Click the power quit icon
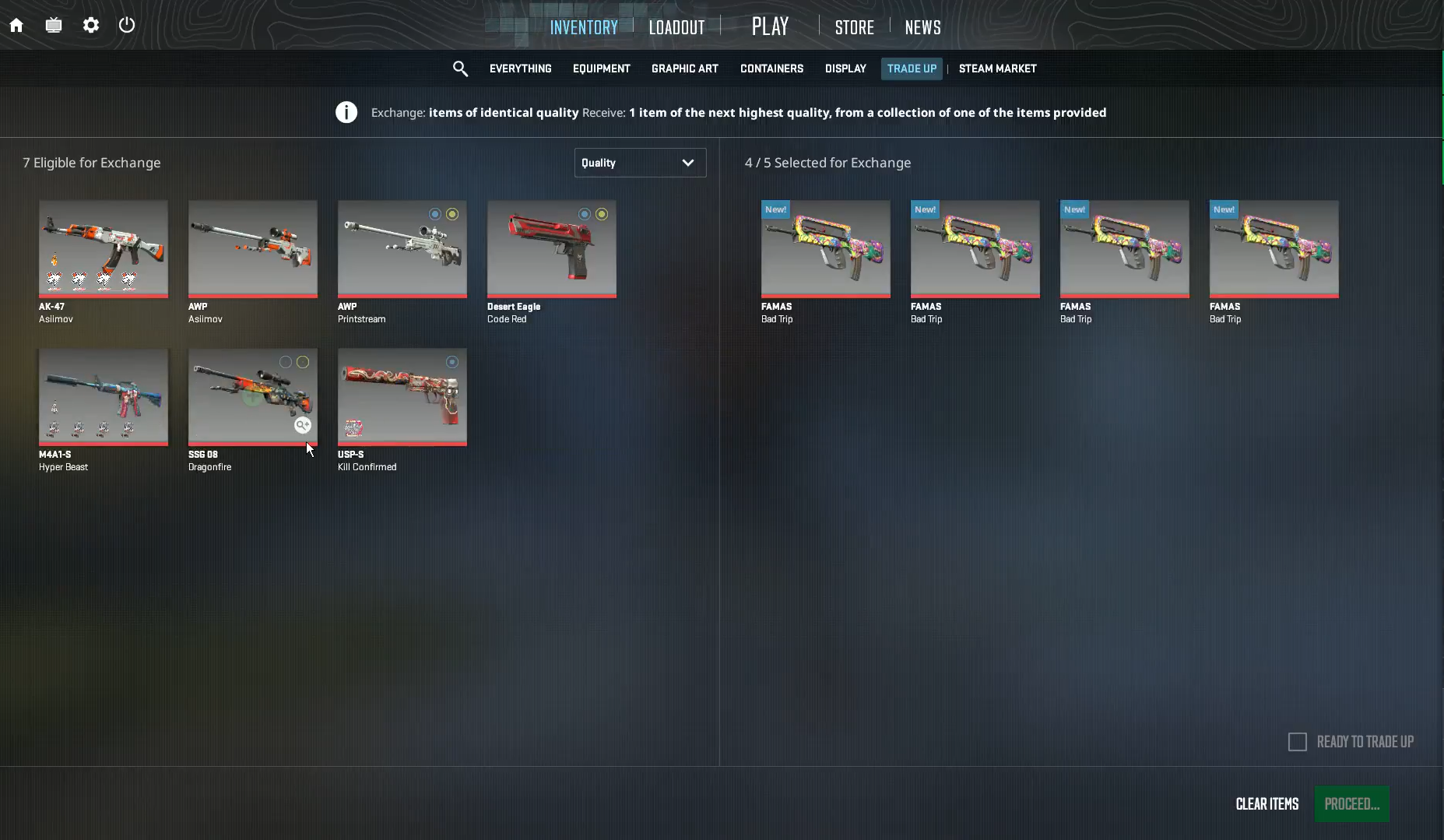1444x840 pixels. [x=127, y=26]
